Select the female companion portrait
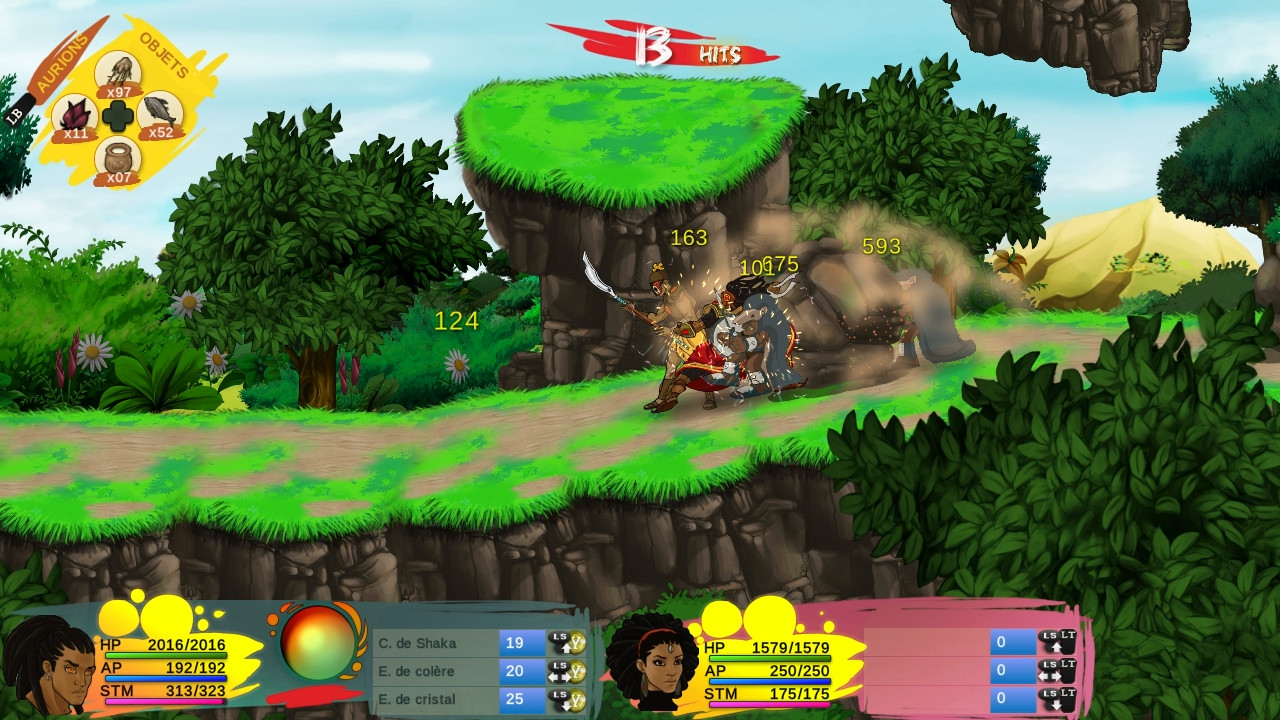The image size is (1280, 720). point(652,660)
